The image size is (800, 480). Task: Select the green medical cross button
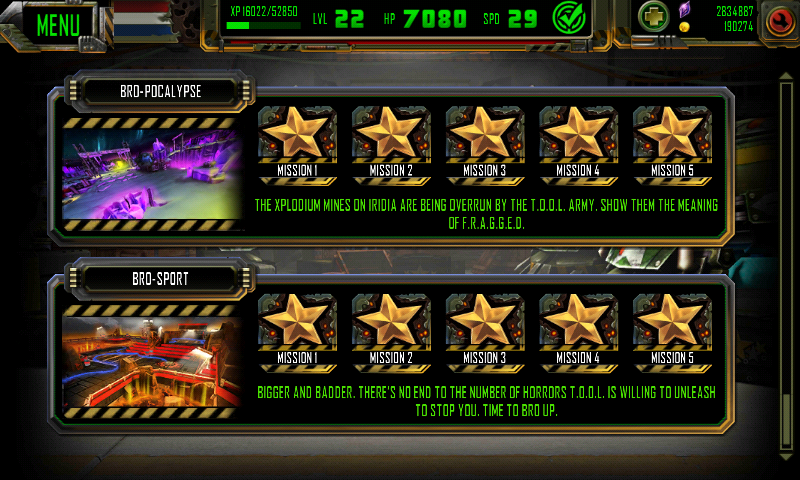click(x=653, y=18)
